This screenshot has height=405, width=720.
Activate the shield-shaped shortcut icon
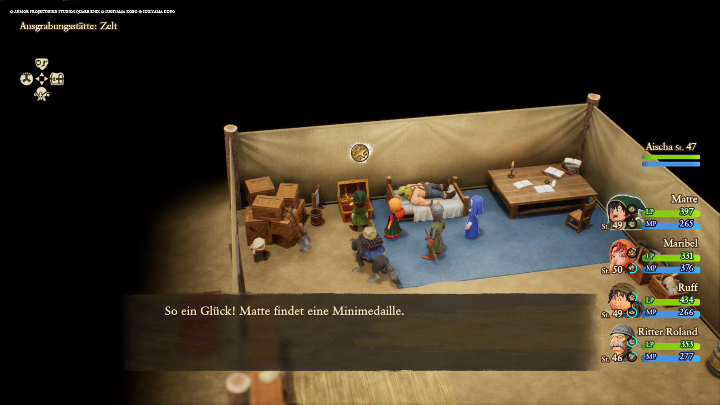tap(41, 63)
